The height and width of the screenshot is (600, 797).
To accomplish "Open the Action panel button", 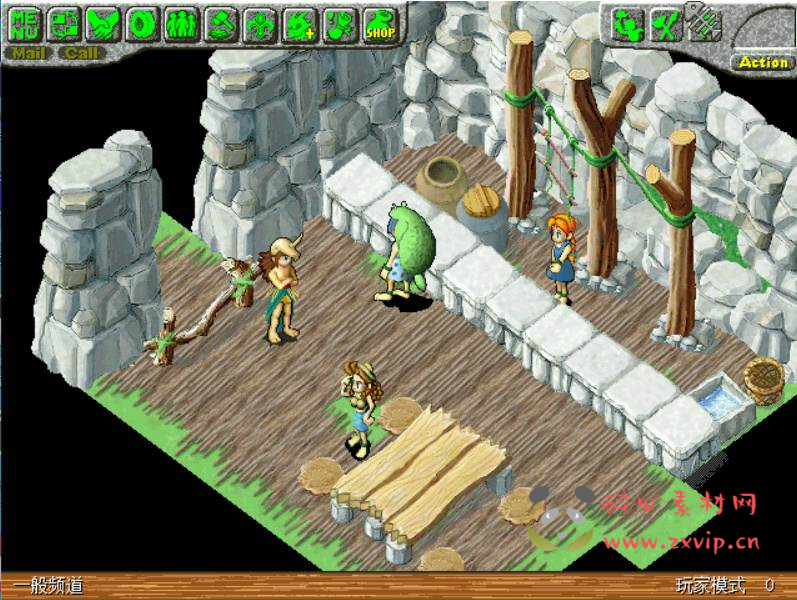I will click(763, 62).
